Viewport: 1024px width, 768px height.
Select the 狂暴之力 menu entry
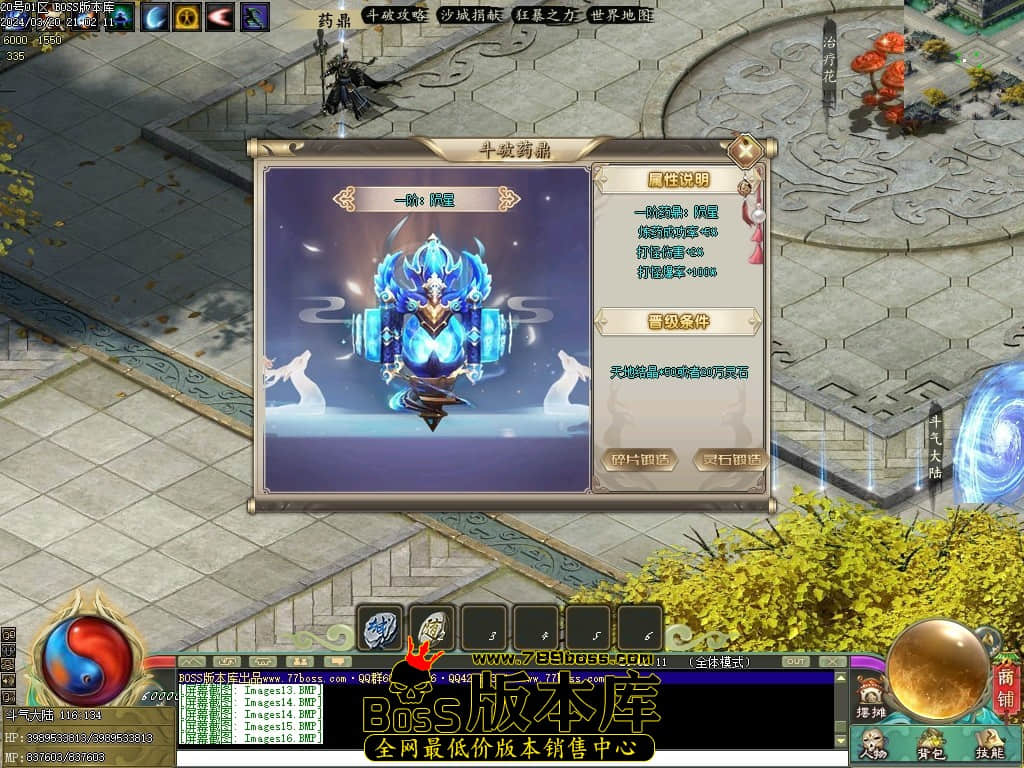(x=546, y=15)
